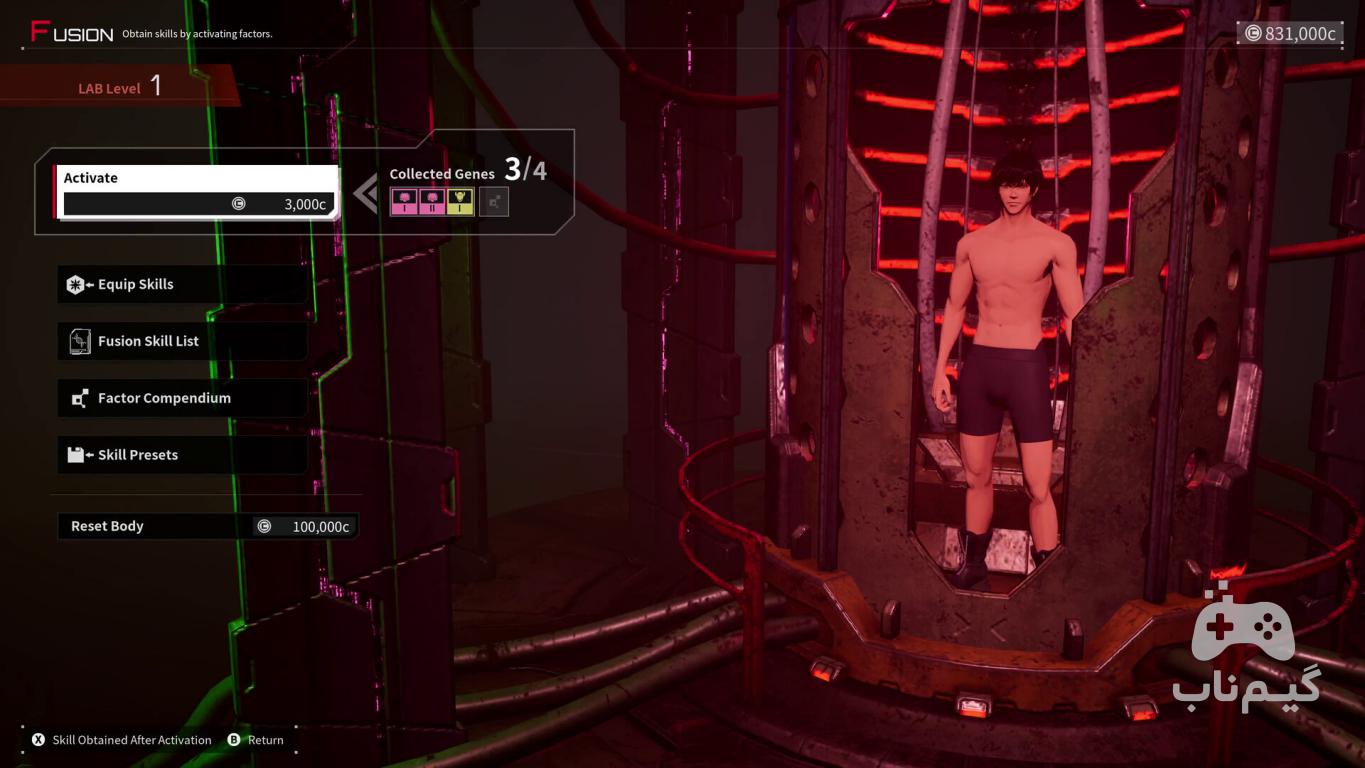Viewport: 1365px width, 768px height.
Task: Open the Fusion Skill List
Action: tap(182, 341)
